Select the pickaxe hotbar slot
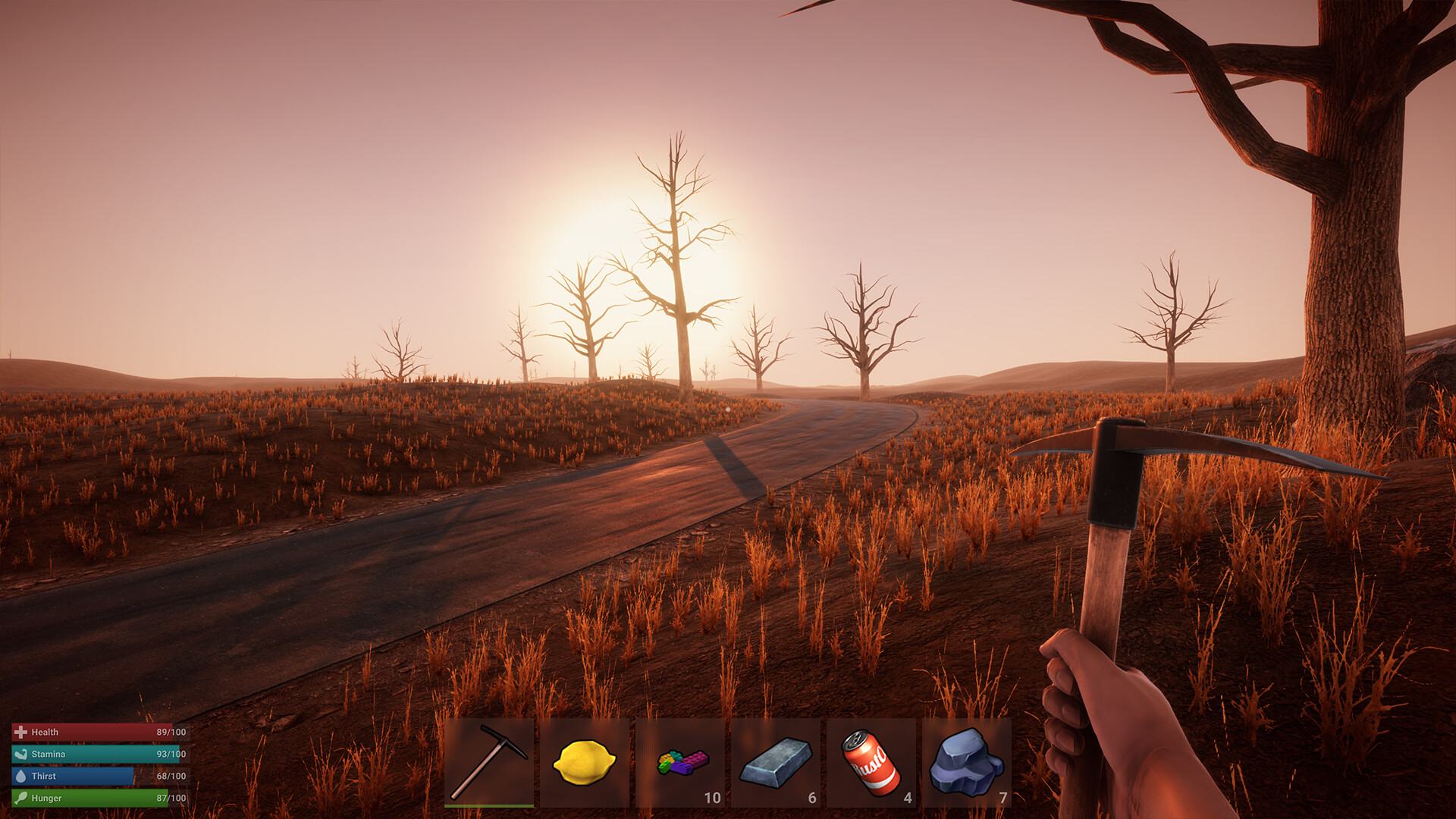This screenshot has height=819, width=1456. [x=489, y=762]
